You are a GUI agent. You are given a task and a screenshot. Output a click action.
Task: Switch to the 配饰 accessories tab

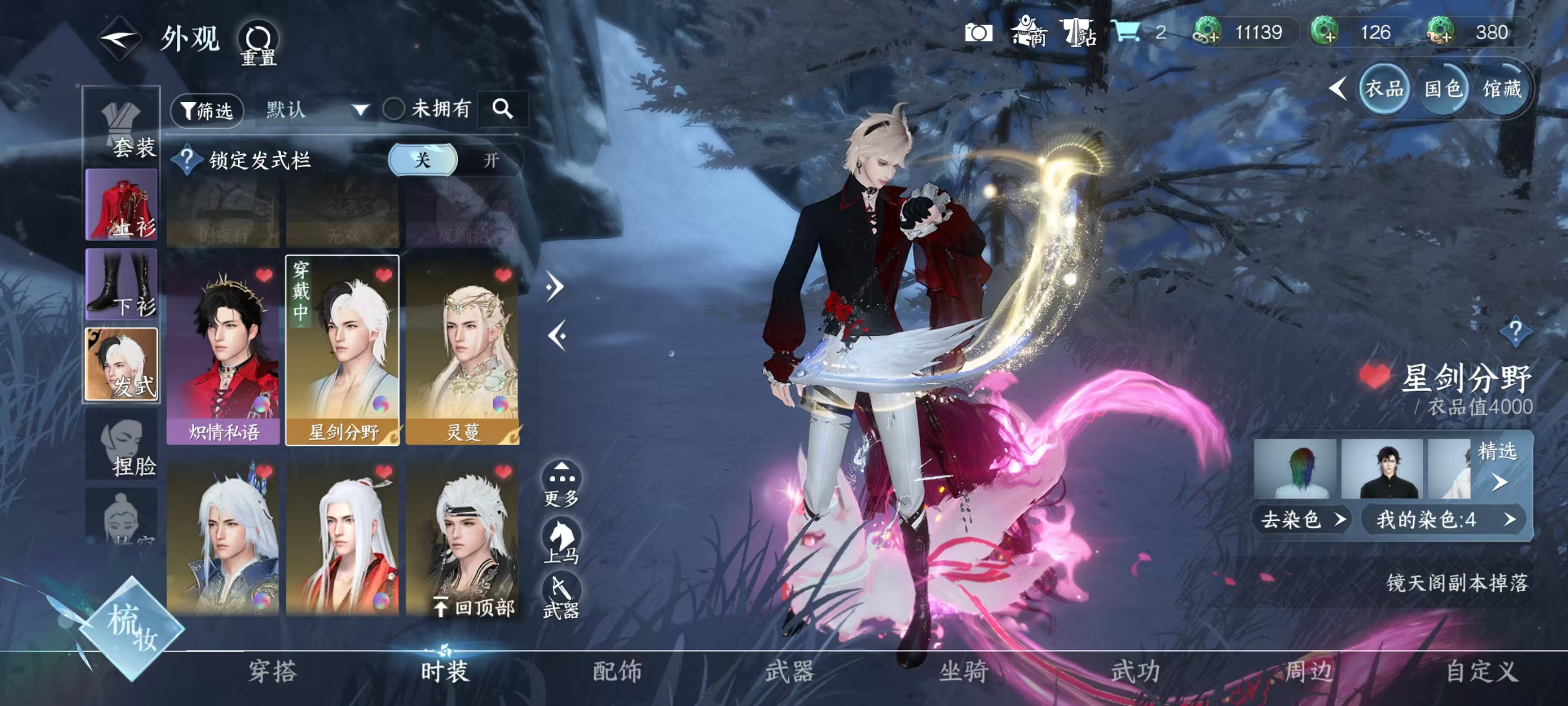click(617, 671)
